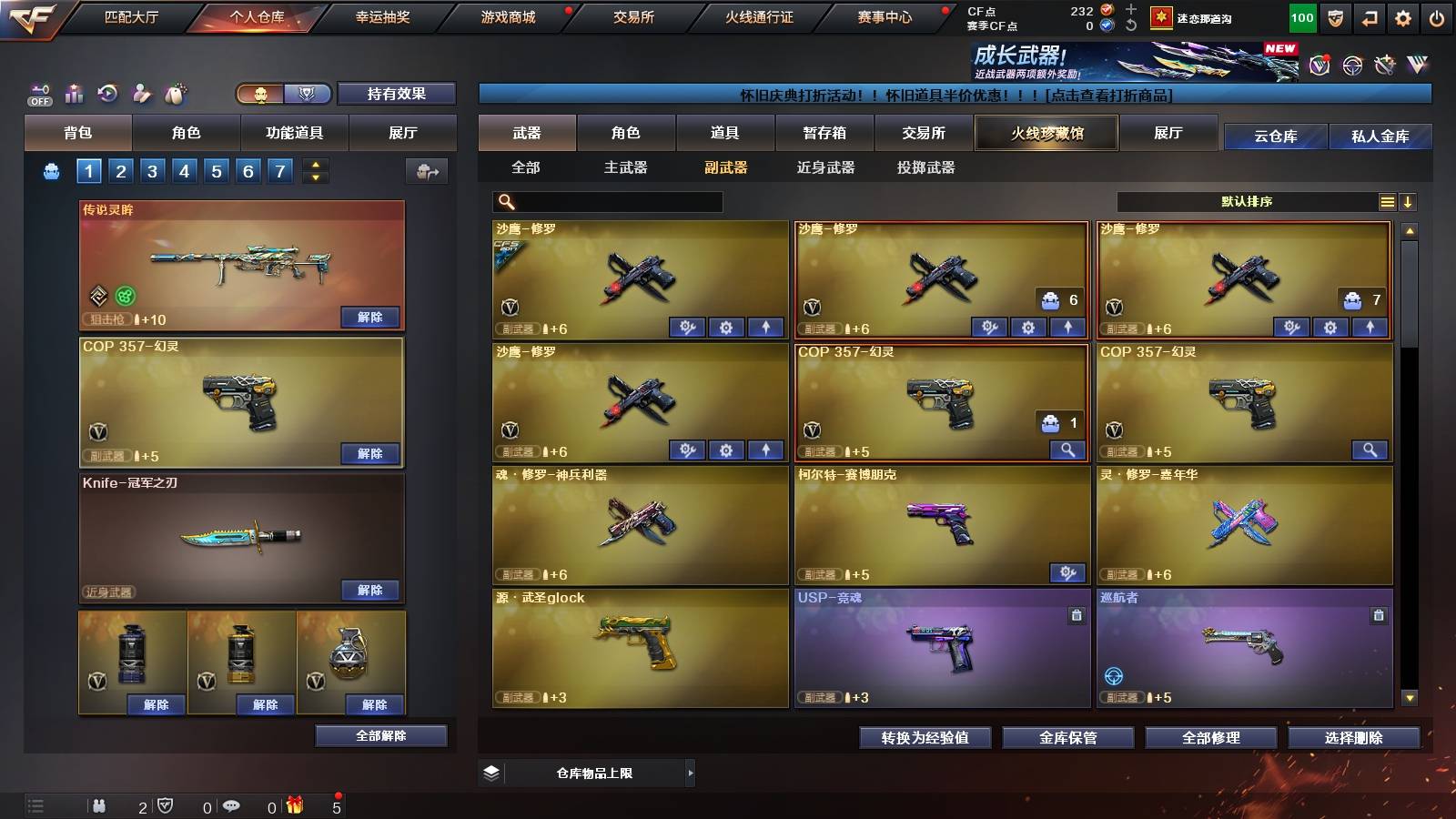Switch to the 副武器 tab
Viewport: 1456px width, 819px height.
point(725,168)
